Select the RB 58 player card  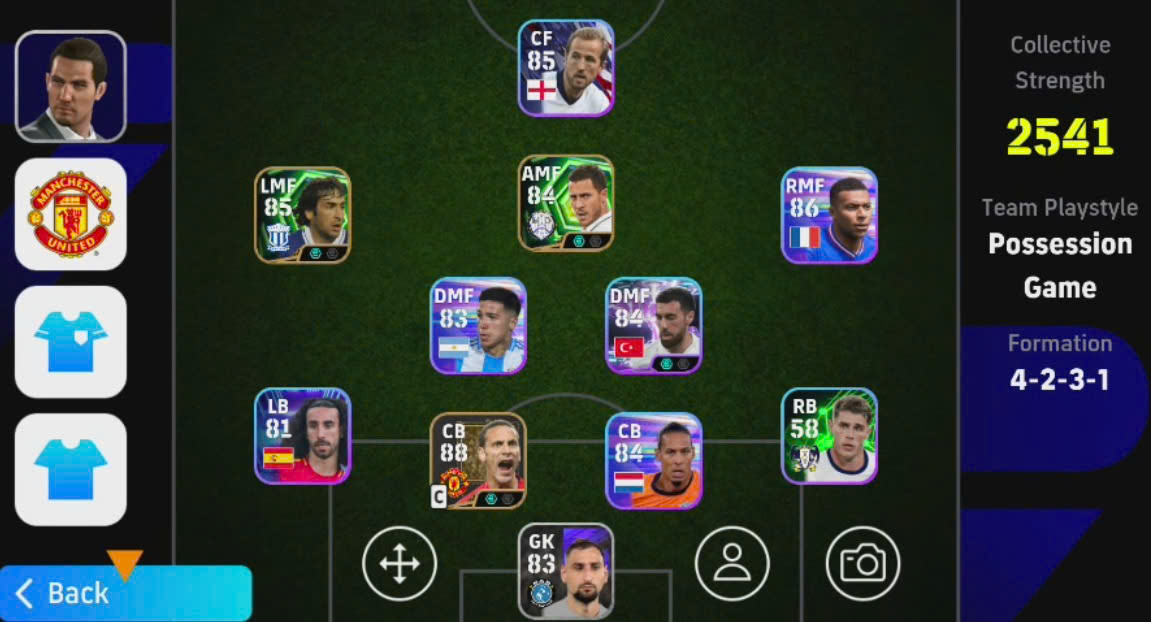(x=829, y=436)
